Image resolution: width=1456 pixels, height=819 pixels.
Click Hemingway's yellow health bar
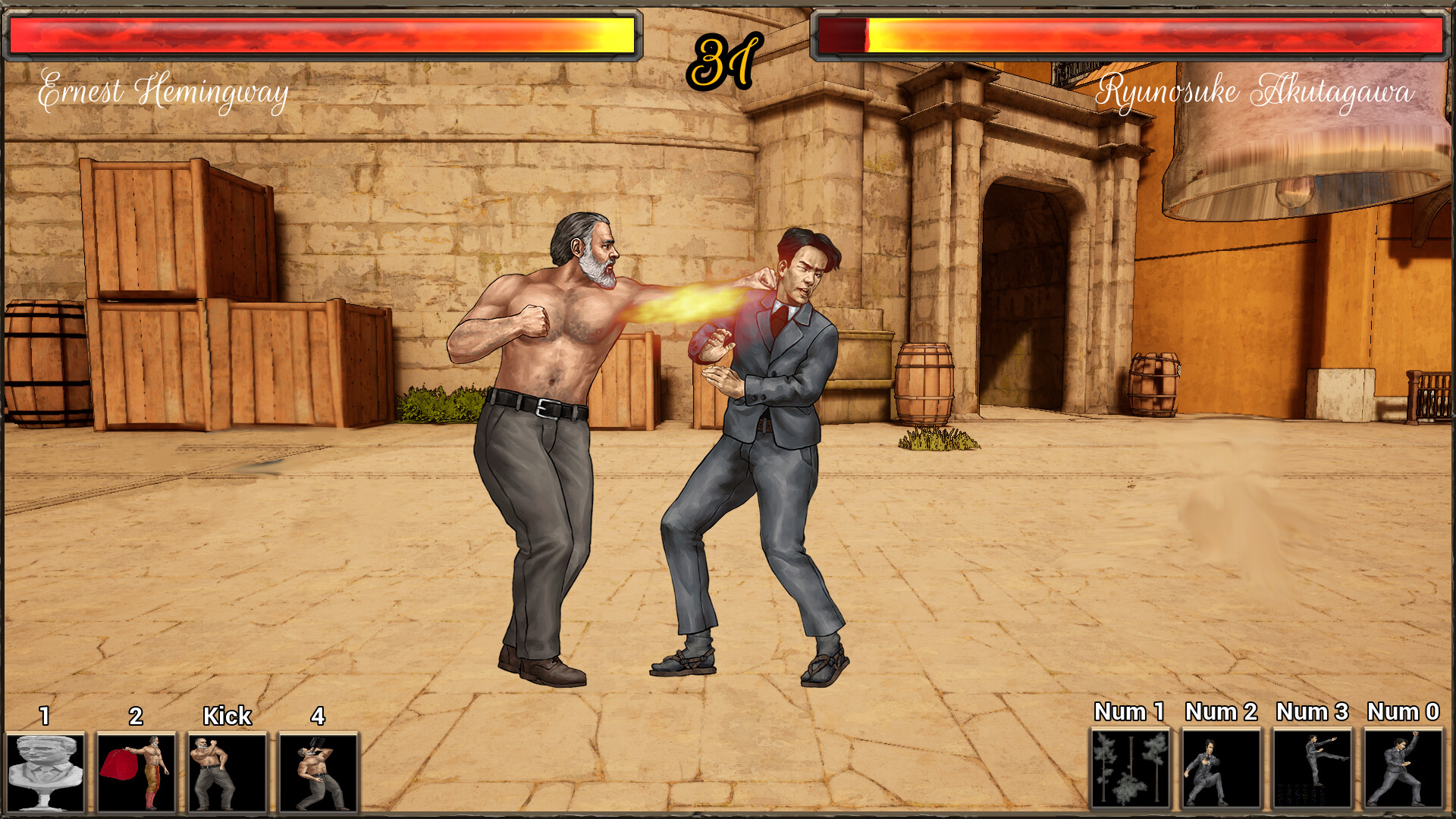[x=318, y=34]
